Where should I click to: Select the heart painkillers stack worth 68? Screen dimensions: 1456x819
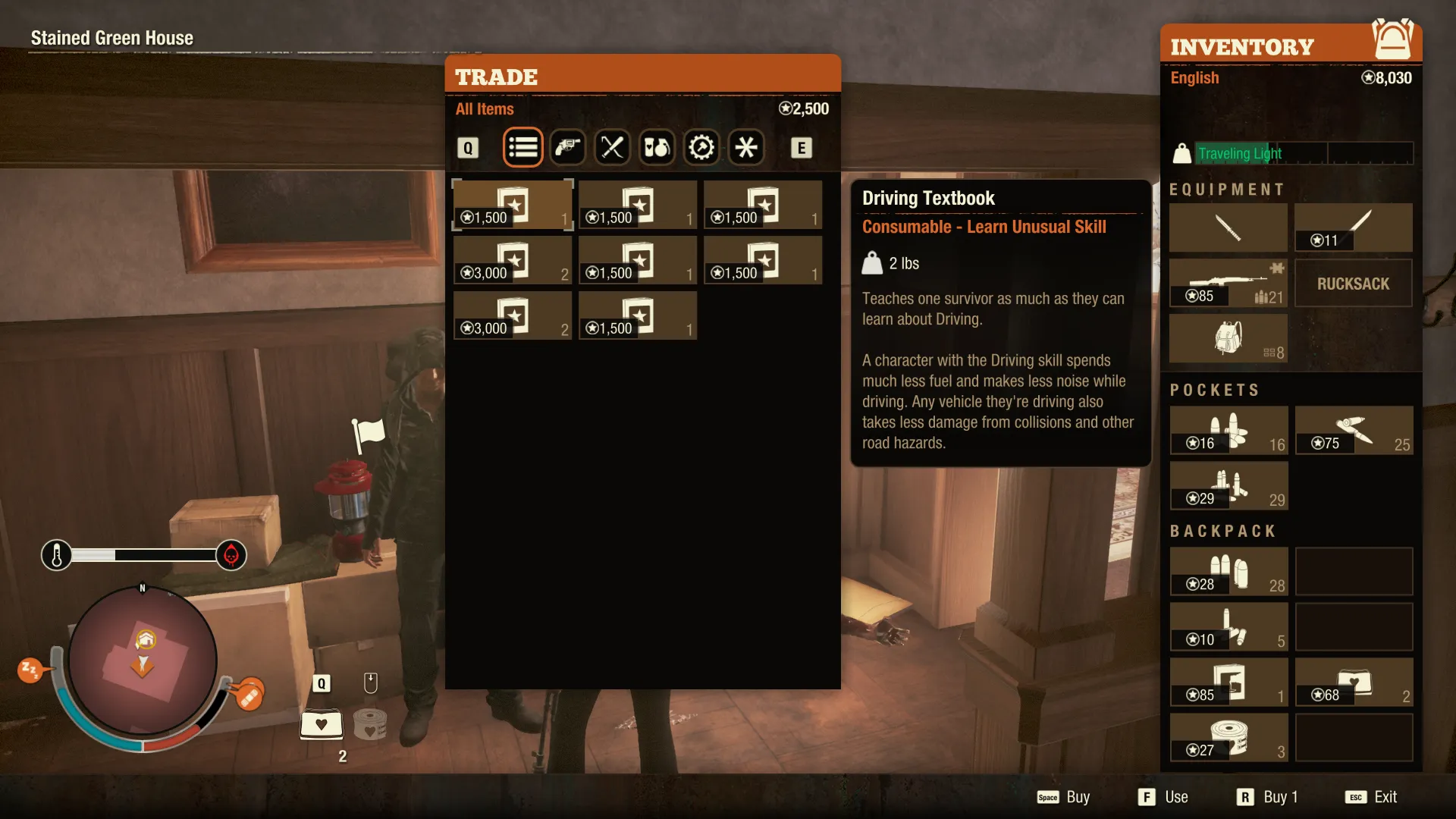pos(1354,682)
